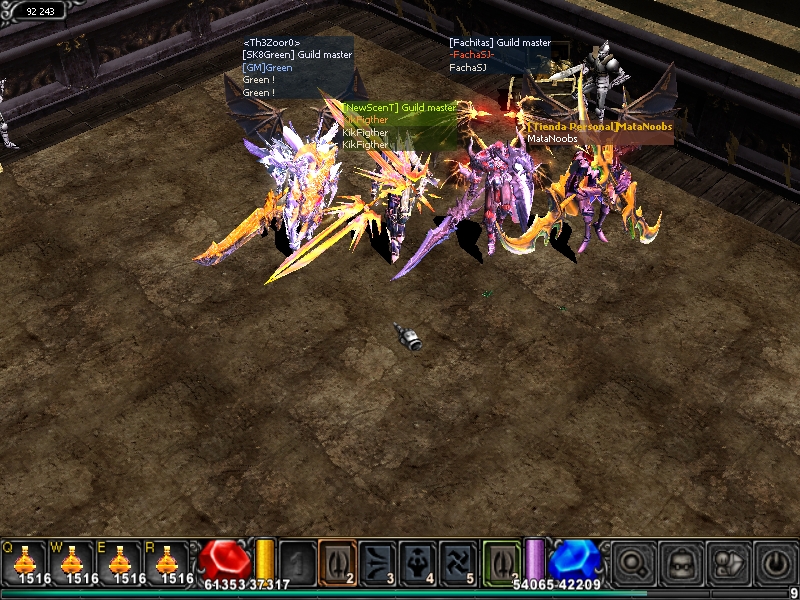Use the potion in the W slot
The height and width of the screenshot is (600, 800).
pos(73,562)
